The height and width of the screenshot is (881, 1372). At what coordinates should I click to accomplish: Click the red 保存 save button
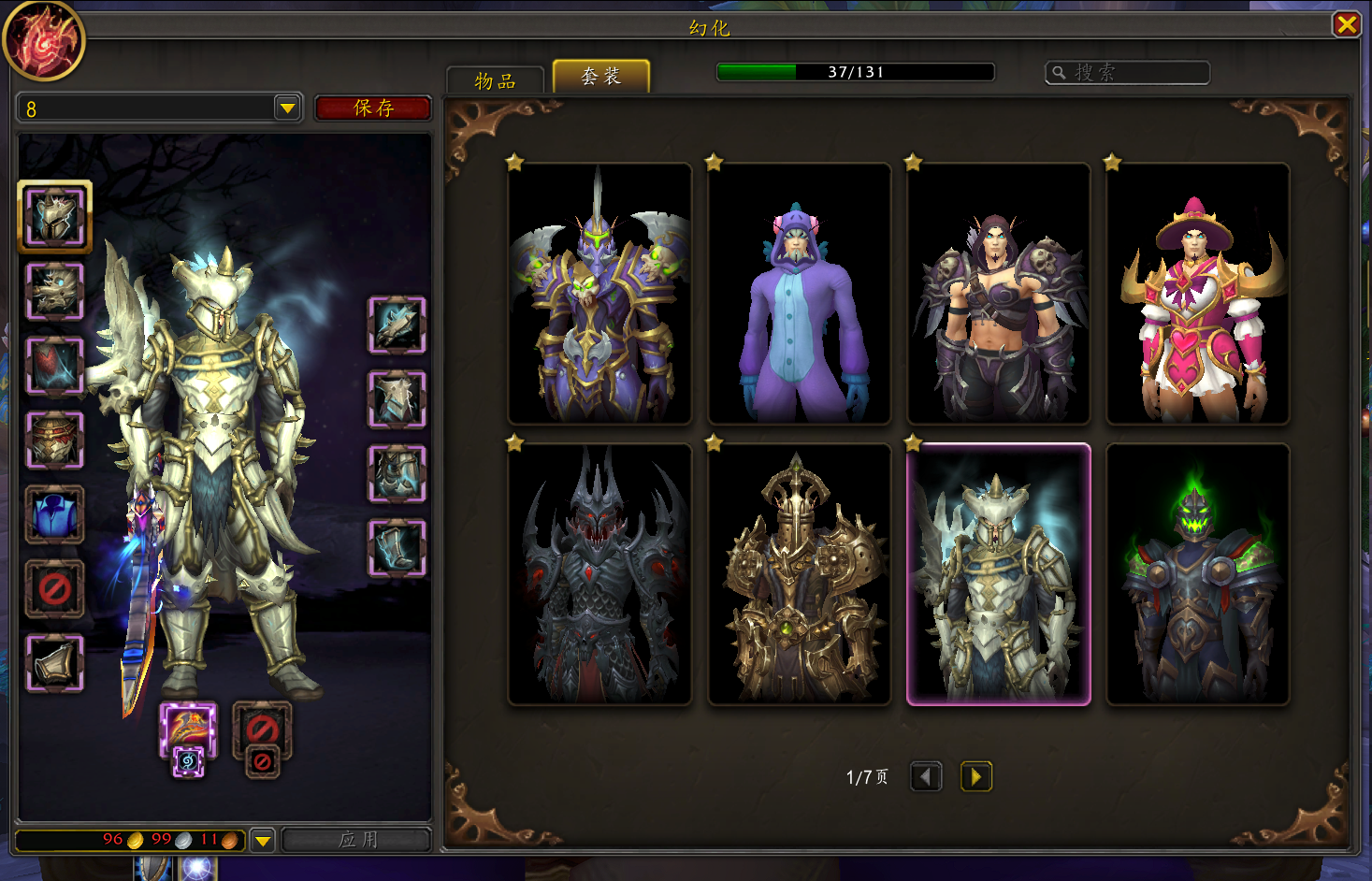tap(373, 108)
